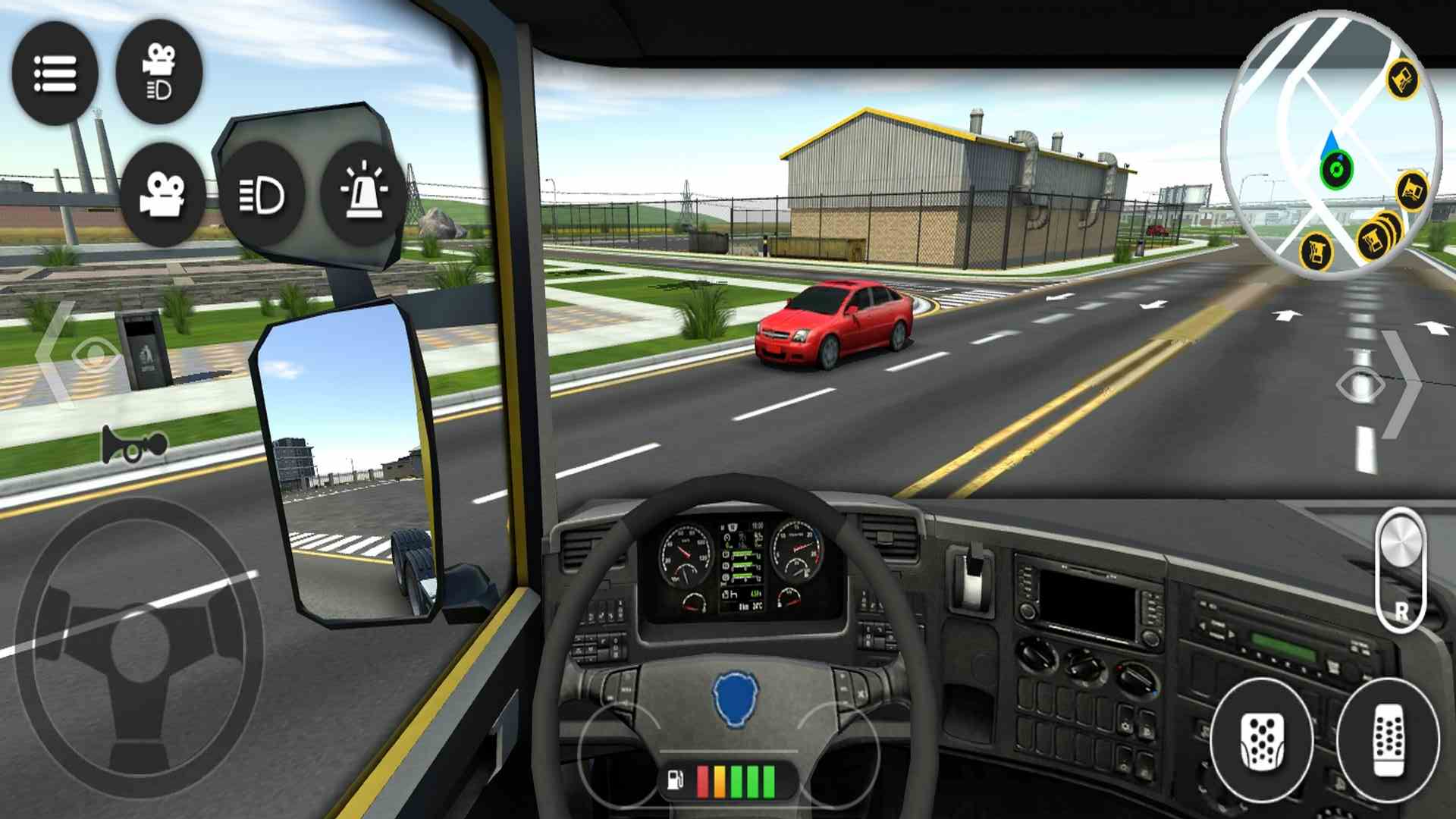The width and height of the screenshot is (1456, 819).
Task: Turn on the headlights button
Action: tap(262, 195)
